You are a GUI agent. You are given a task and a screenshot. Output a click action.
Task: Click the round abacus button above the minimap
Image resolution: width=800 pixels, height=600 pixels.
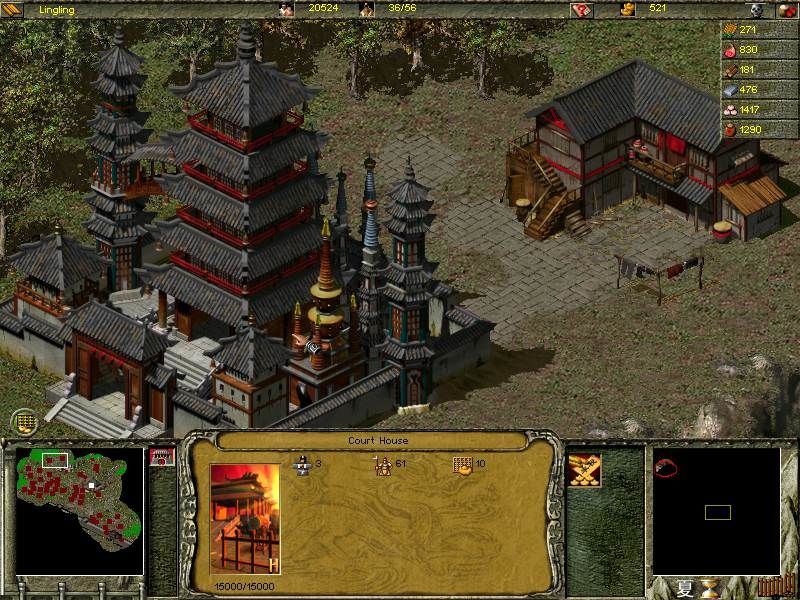point(25,422)
